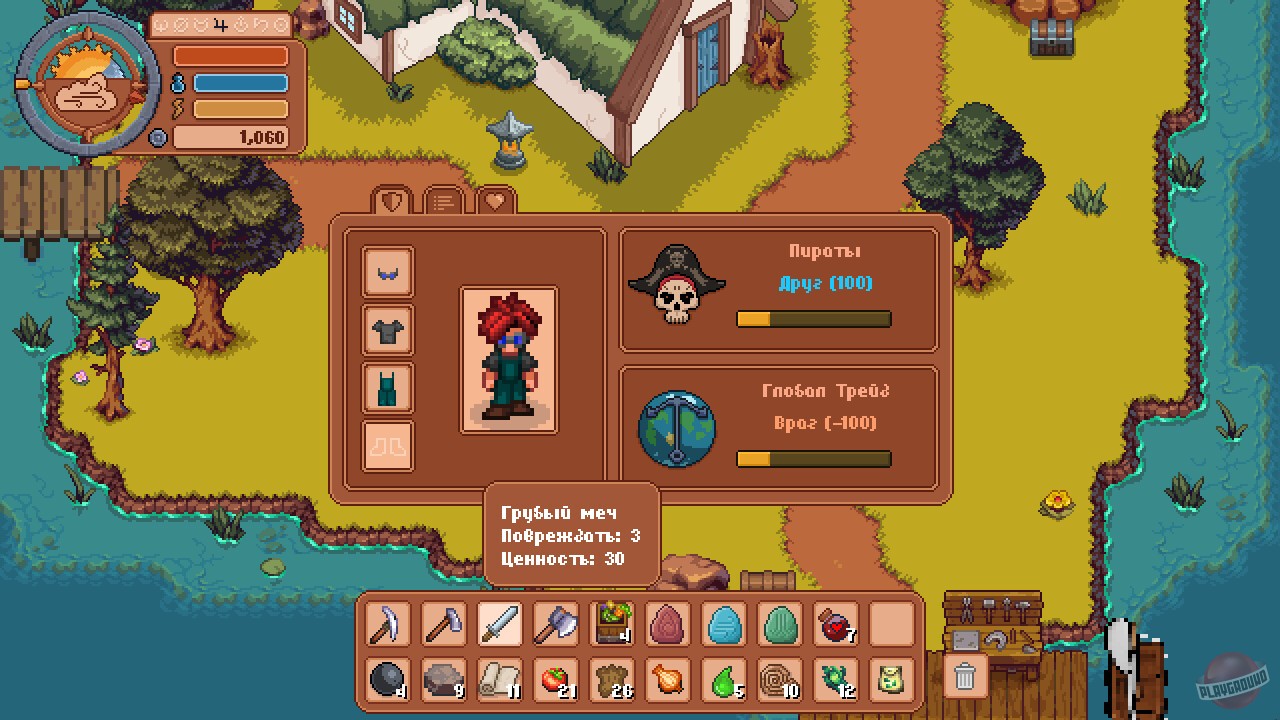Viewport: 1280px width, 720px height.
Task: Open the shield tab above the panel
Action: 390,200
